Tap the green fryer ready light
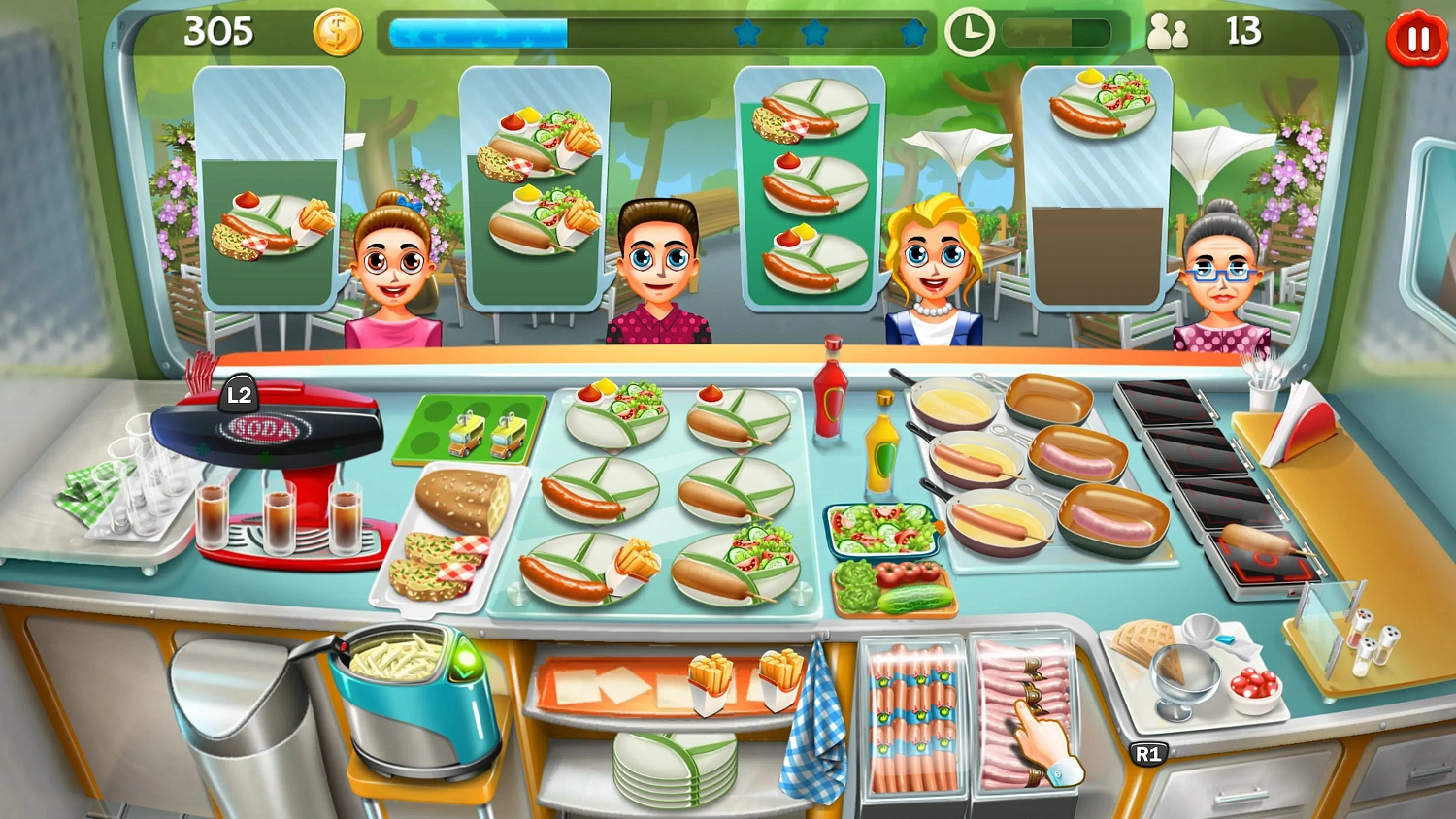Viewport: 1456px width, 819px height. (x=466, y=660)
